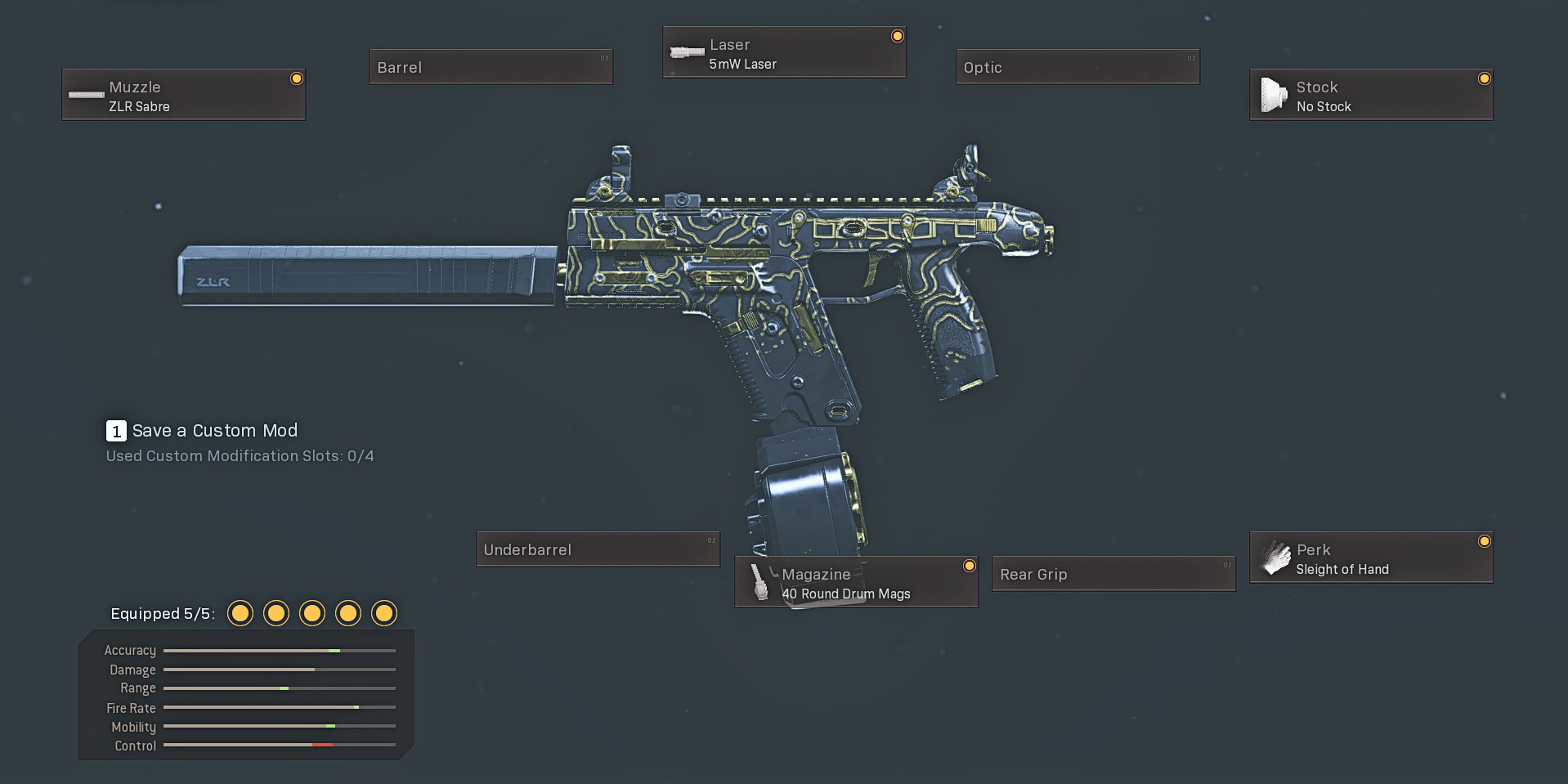Choose the empty Rear Grip slot

1113,574
